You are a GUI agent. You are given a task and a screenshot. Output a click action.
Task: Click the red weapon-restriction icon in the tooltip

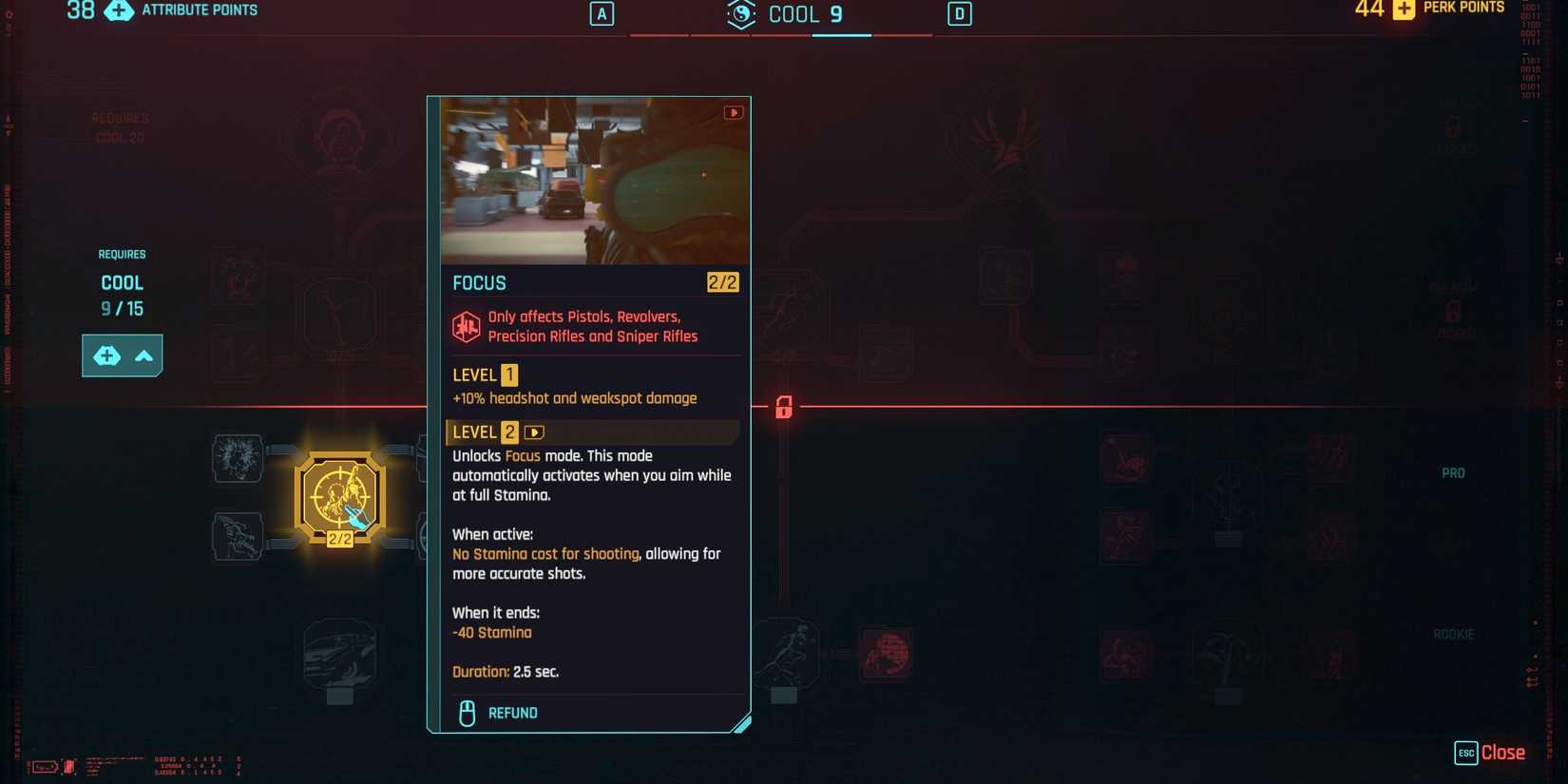[466, 326]
